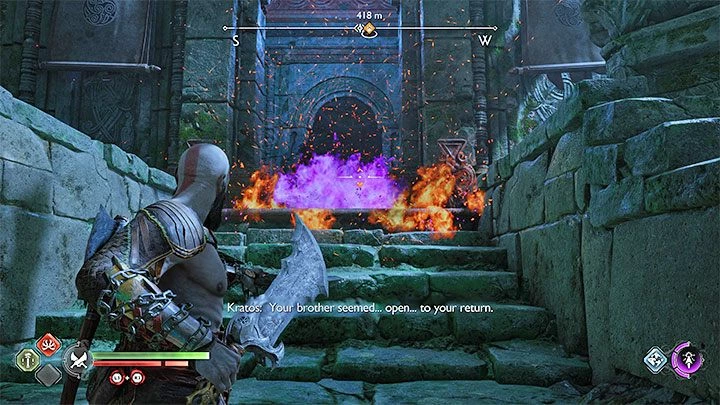Click the orange objective marker on compass
Screen dimensions: 720x405
click(366, 30)
